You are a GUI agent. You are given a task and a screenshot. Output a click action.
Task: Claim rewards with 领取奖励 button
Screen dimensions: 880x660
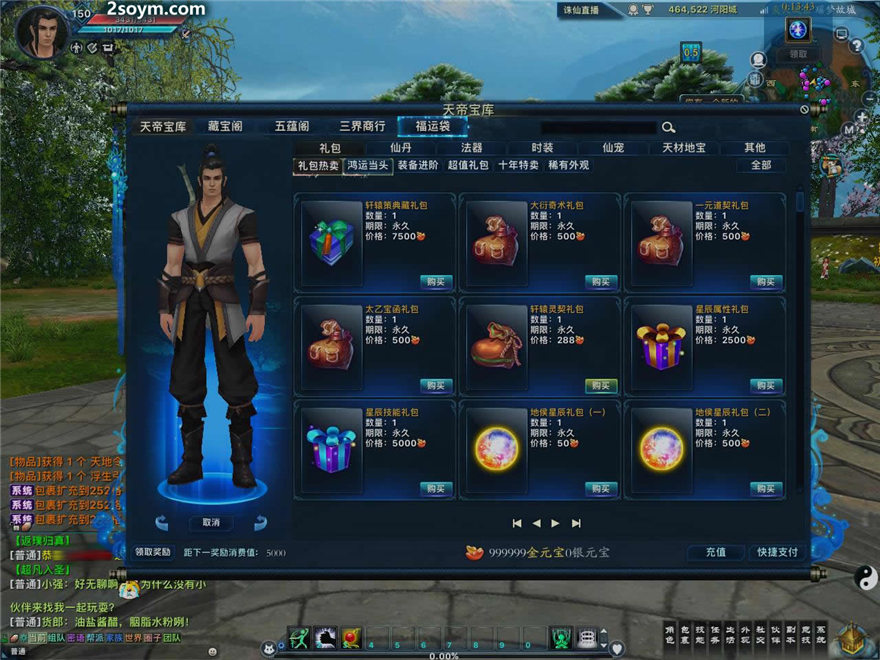click(153, 552)
